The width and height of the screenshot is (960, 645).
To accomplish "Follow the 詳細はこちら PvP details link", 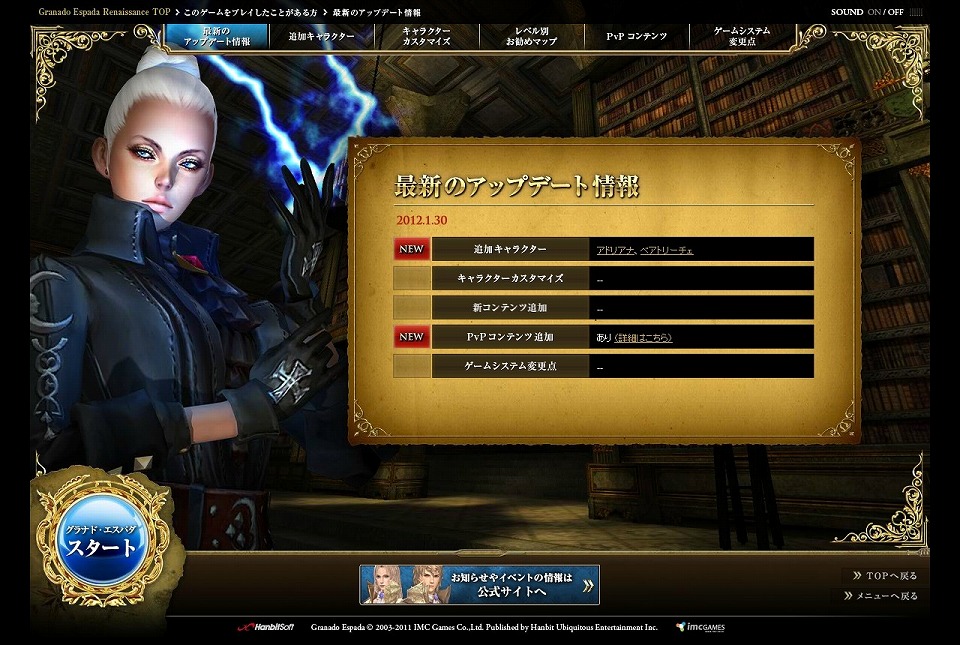I will (x=643, y=338).
